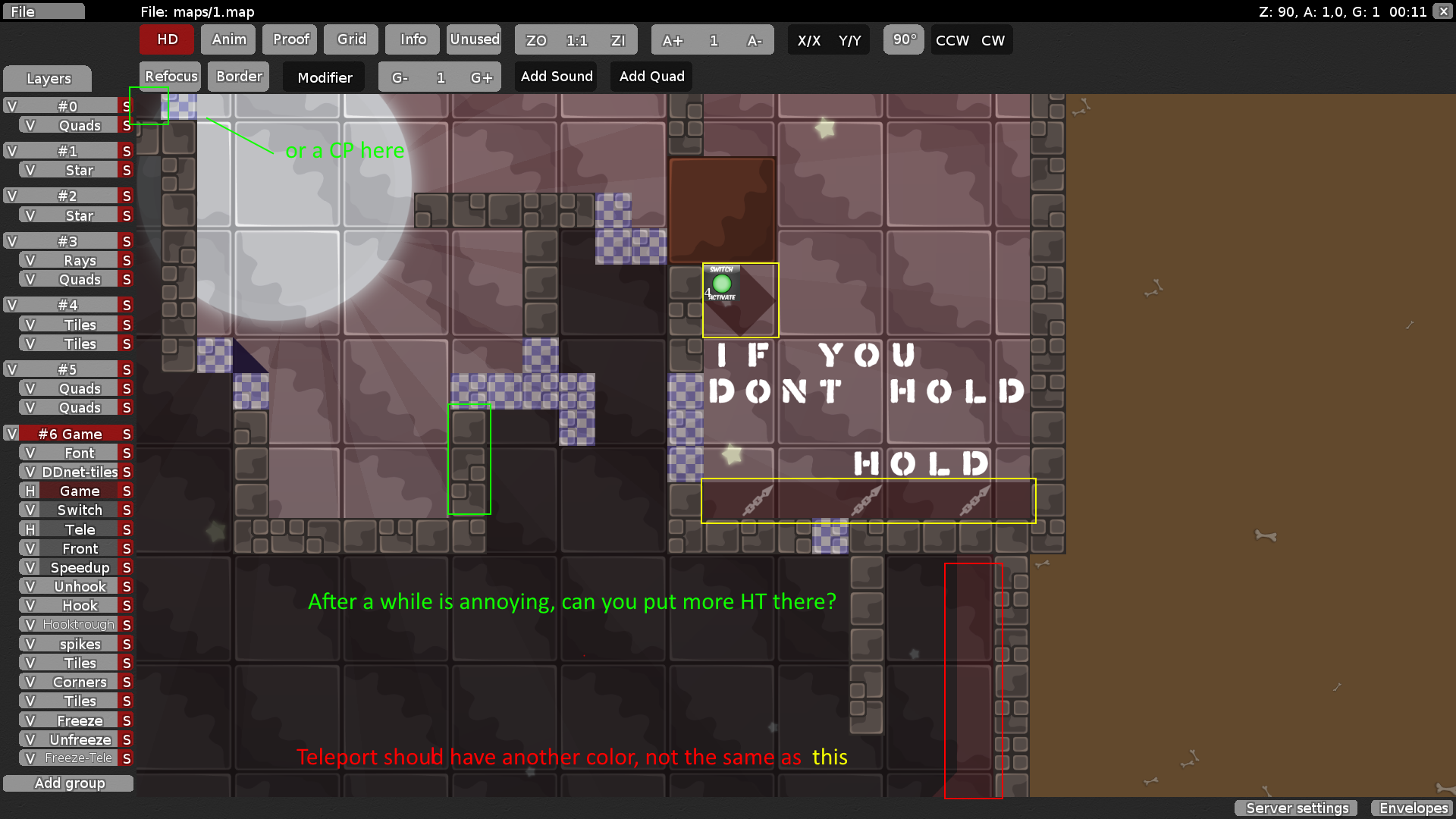Toggle Anim animation preview

point(228,39)
